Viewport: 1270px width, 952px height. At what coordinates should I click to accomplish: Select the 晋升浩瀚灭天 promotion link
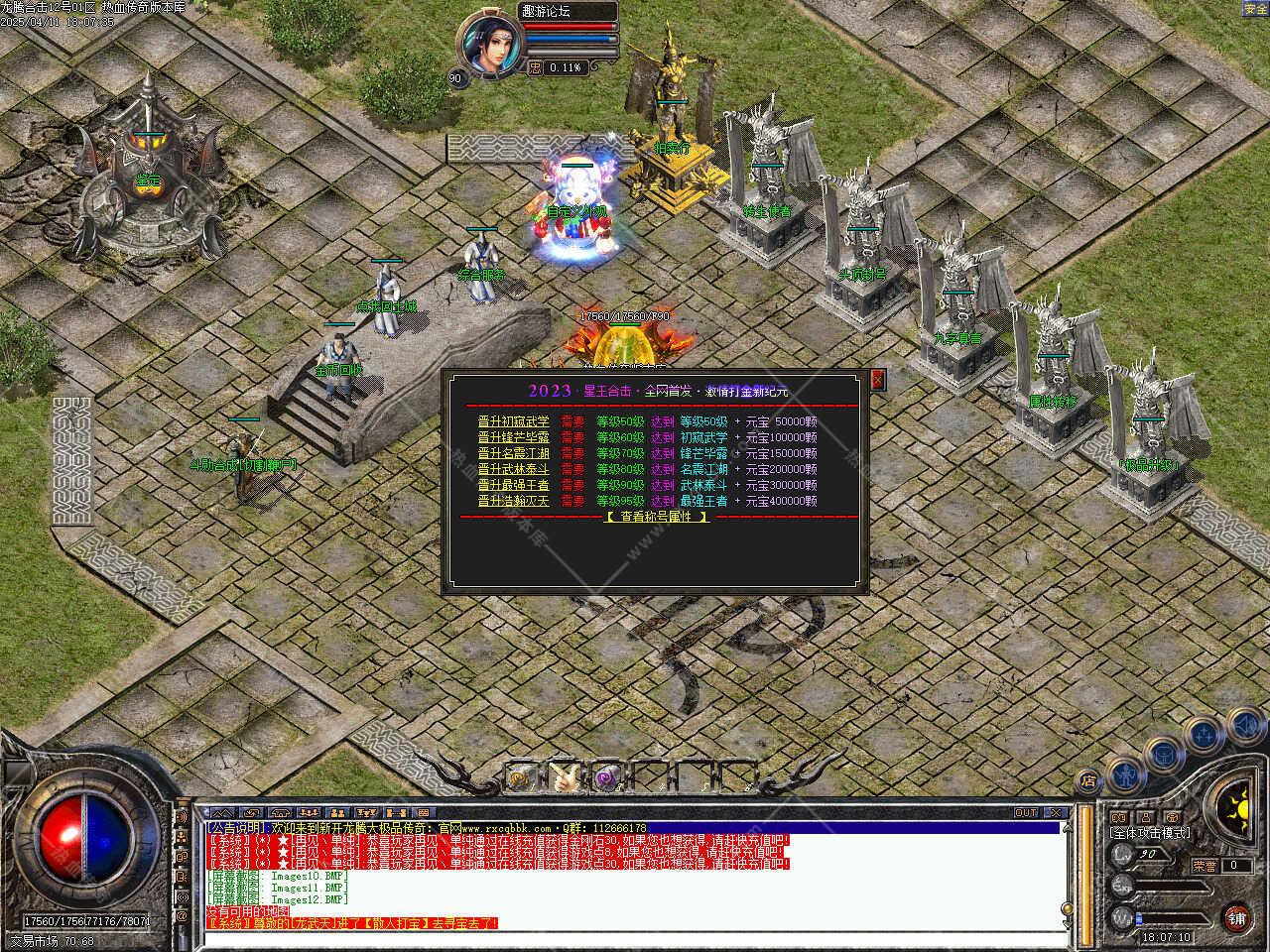[x=513, y=501]
